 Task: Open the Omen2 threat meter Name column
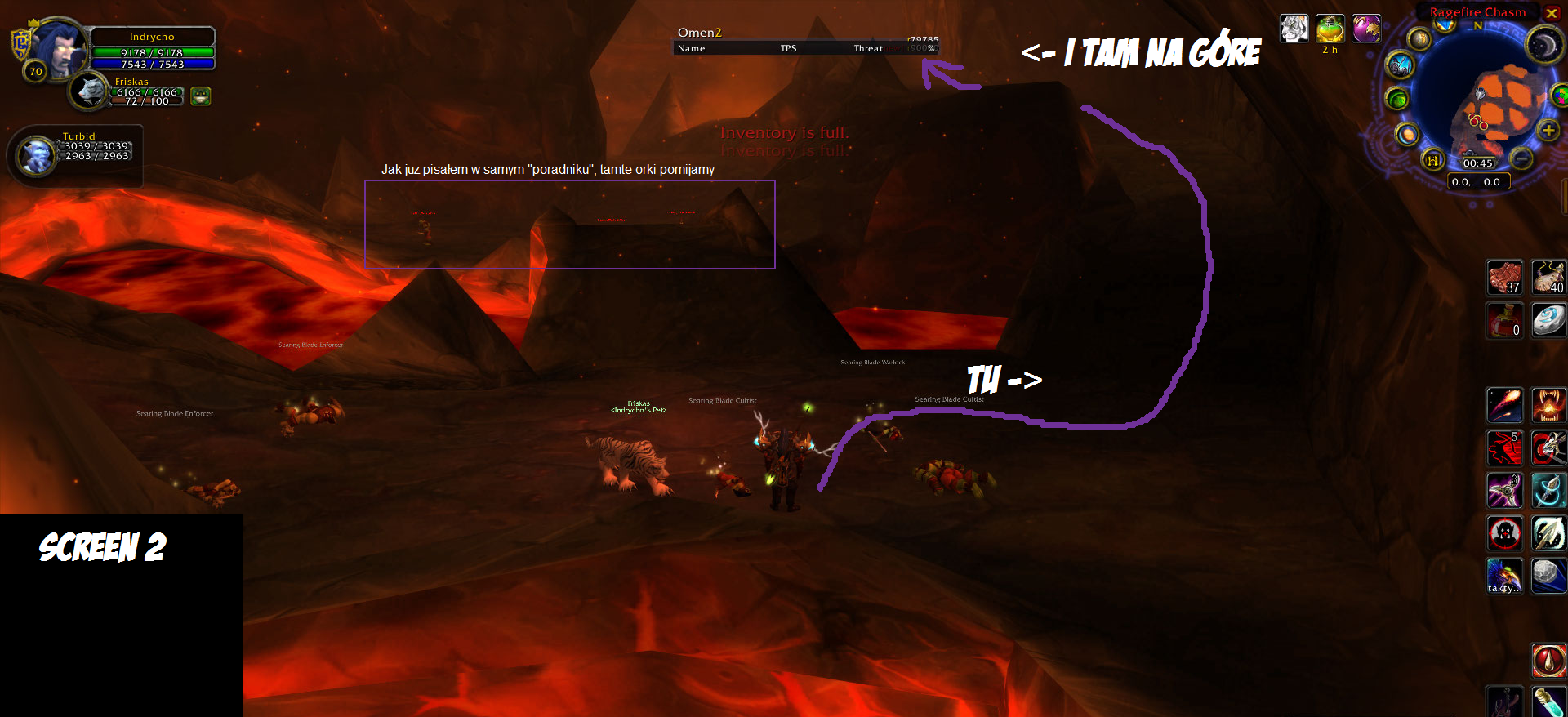tap(692, 49)
